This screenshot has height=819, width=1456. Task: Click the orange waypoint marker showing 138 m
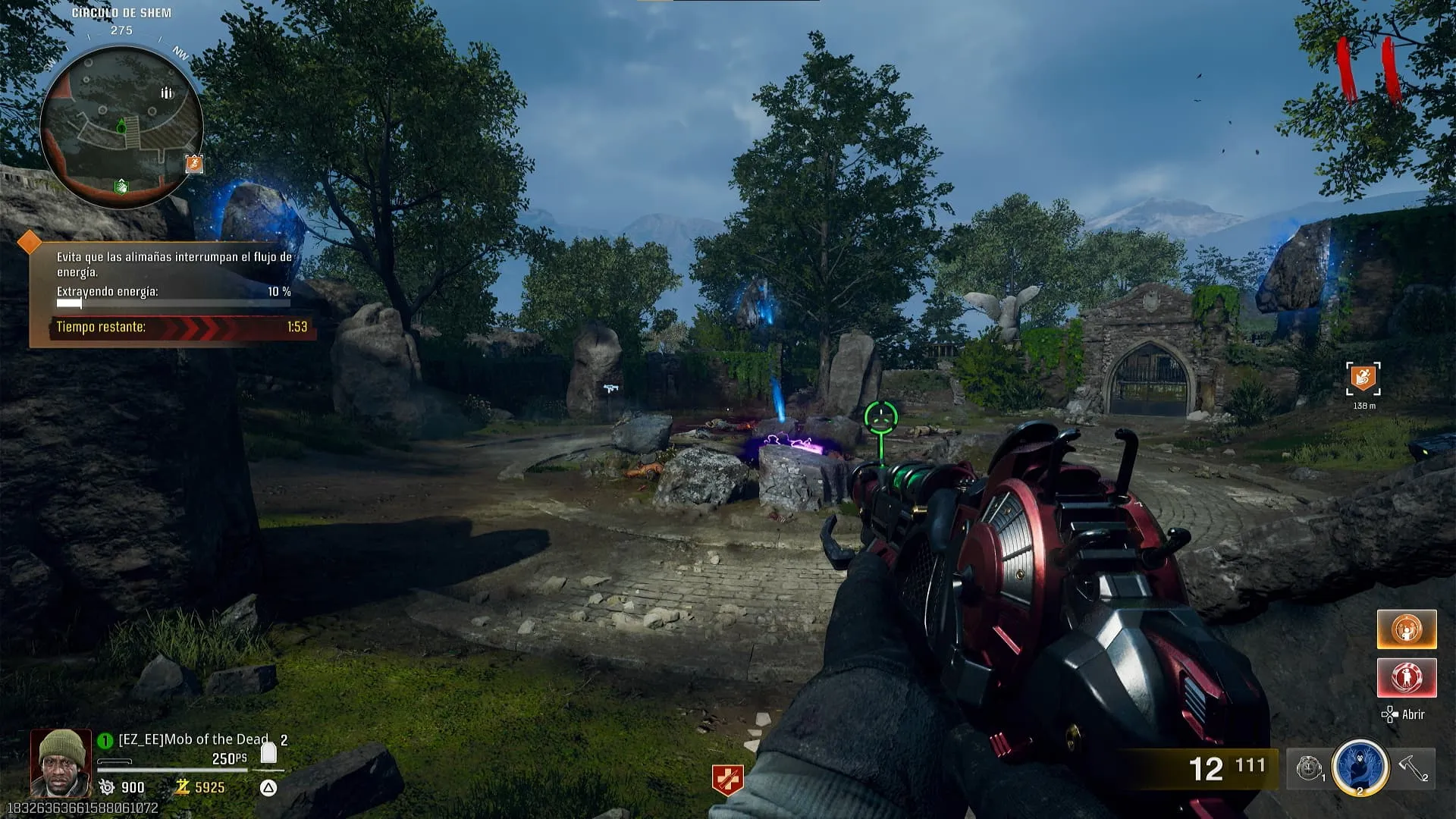1363,378
